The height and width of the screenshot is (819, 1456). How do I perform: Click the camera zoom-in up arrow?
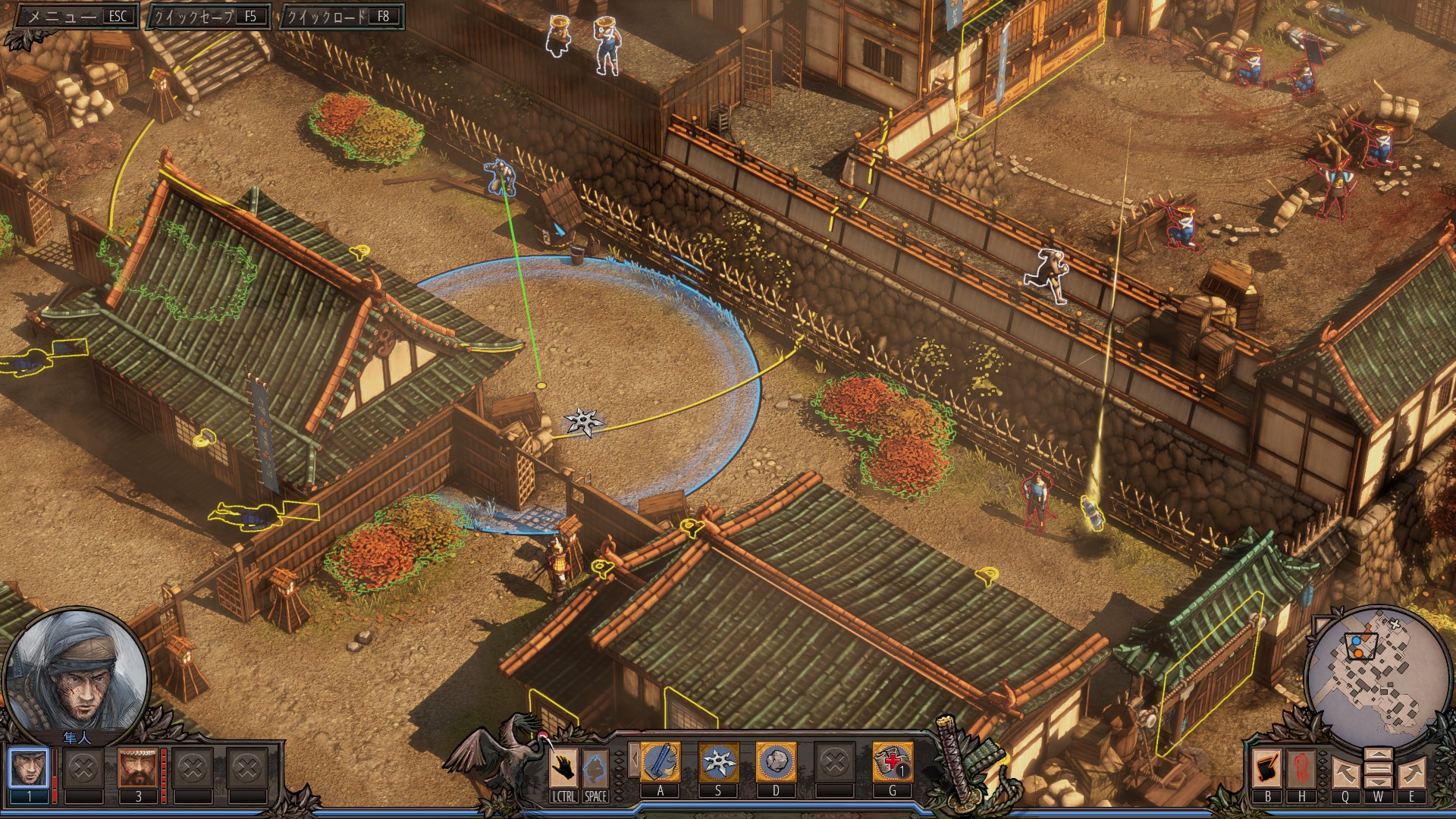click(1378, 755)
